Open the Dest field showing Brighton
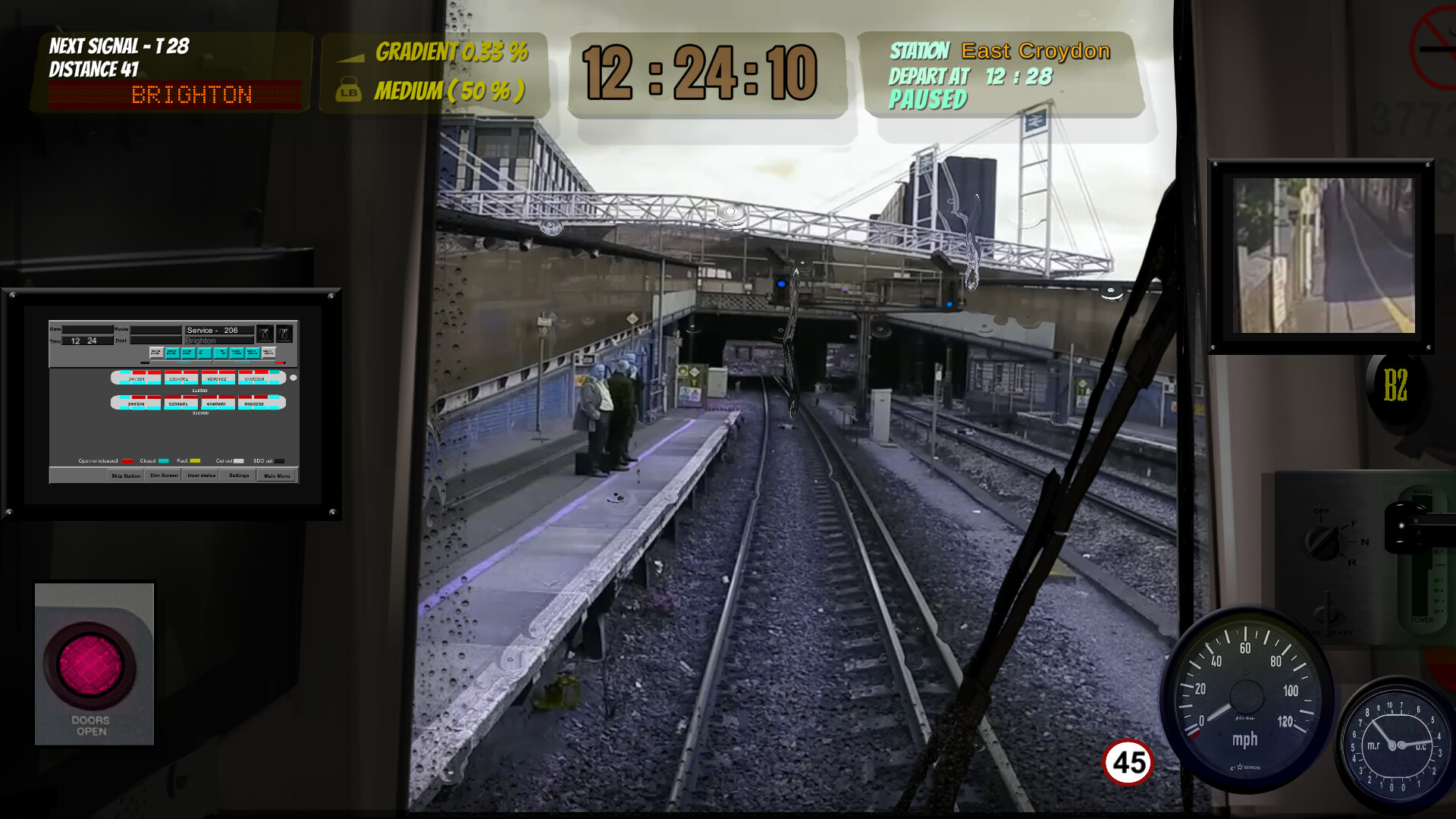Image resolution: width=1456 pixels, height=819 pixels. [x=155, y=340]
